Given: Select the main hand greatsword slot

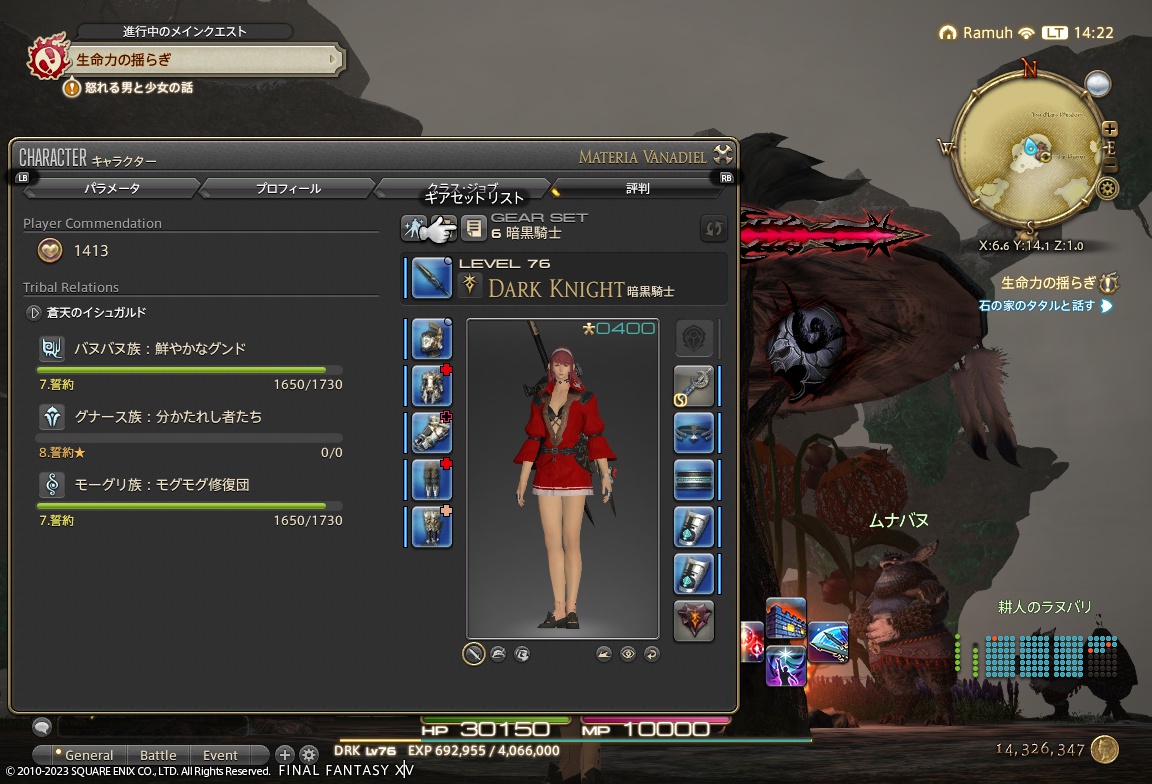Looking at the screenshot, I should click(x=432, y=278).
